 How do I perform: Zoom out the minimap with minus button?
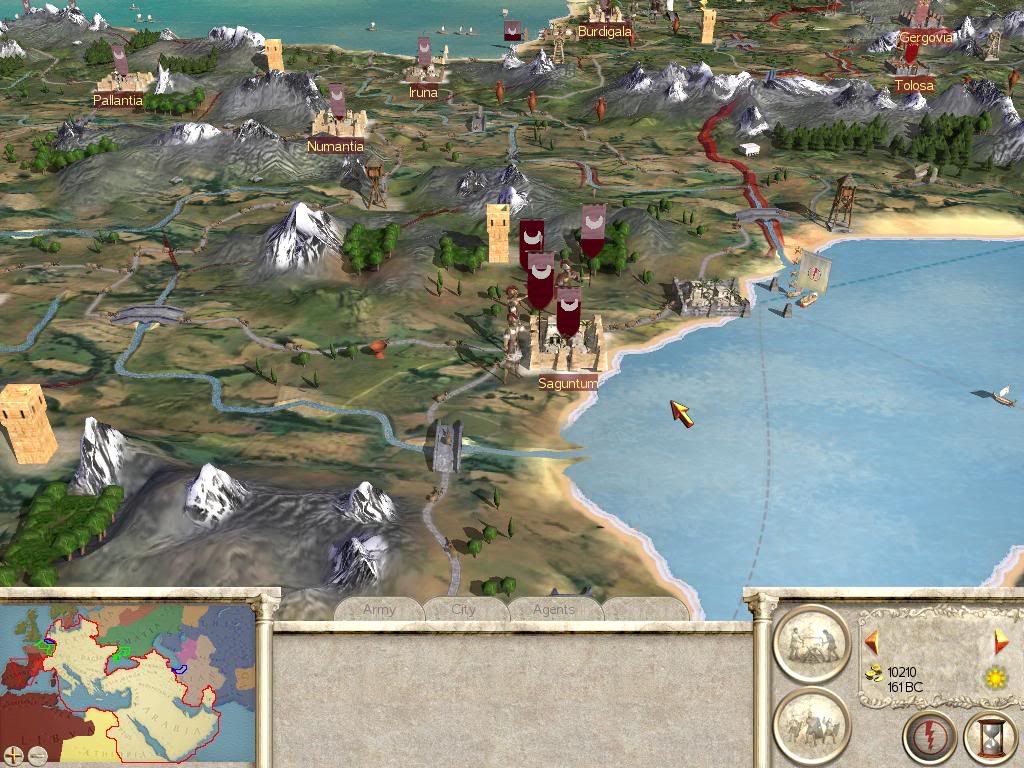pyautogui.click(x=35, y=755)
